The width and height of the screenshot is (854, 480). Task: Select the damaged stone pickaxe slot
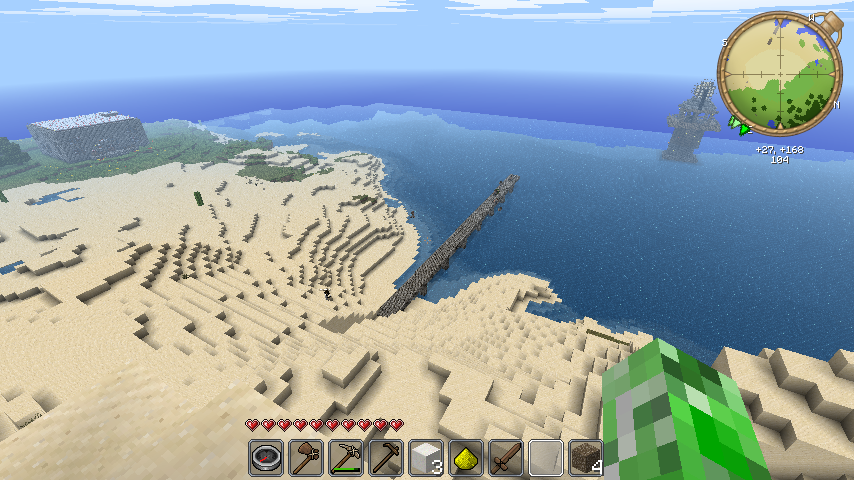[346, 458]
